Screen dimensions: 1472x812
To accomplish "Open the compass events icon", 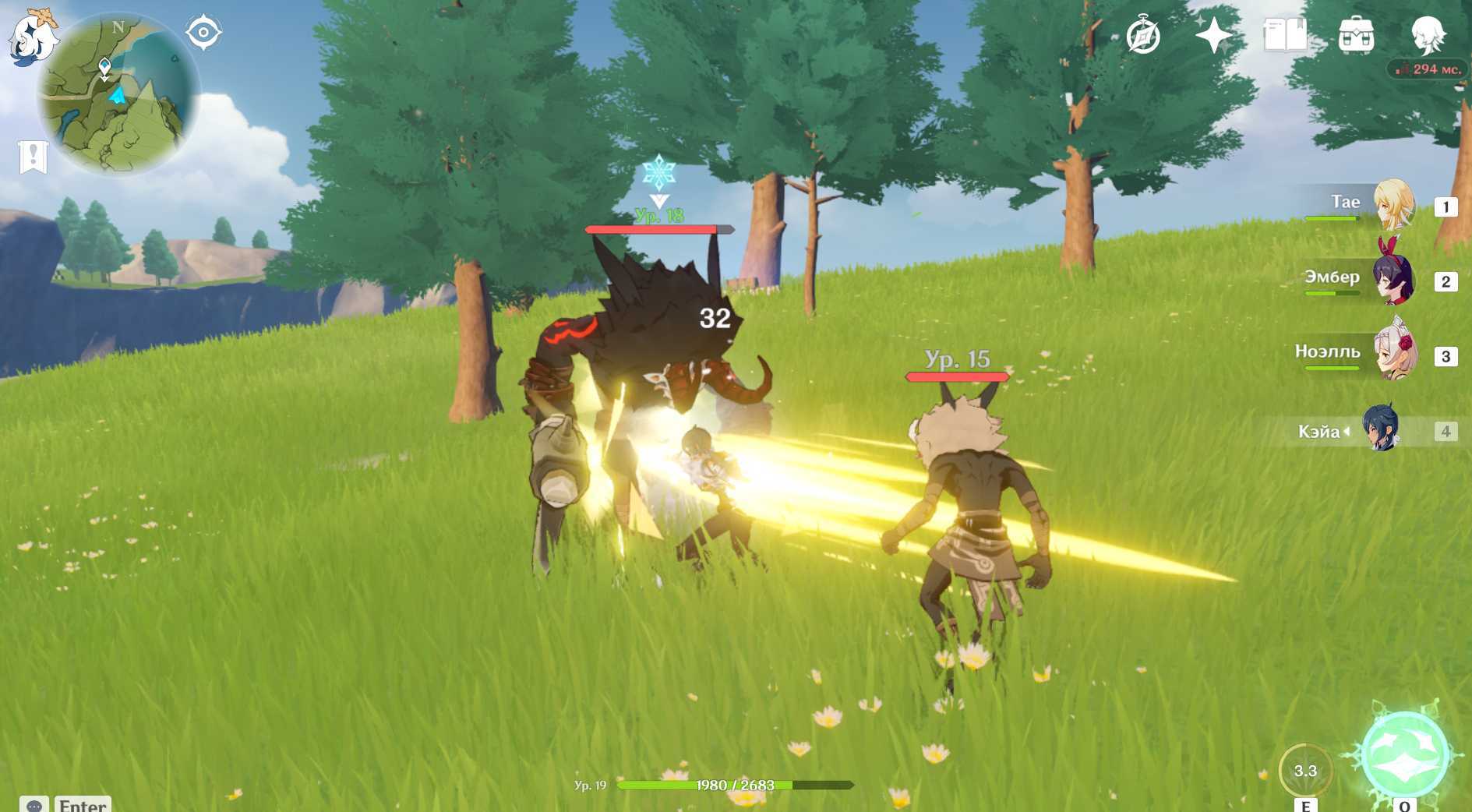I will [x=1143, y=36].
